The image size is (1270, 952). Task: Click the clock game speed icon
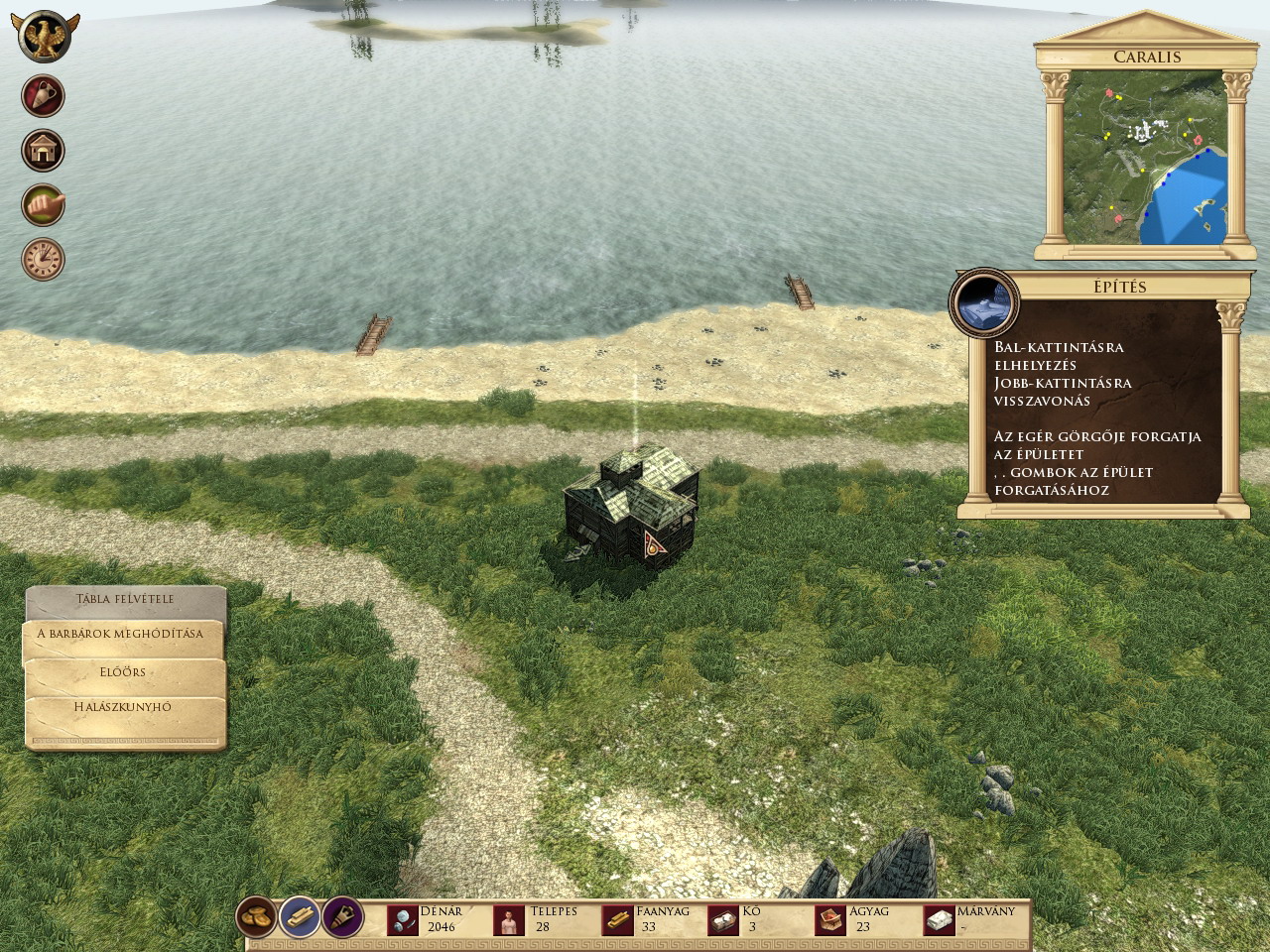(43, 259)
